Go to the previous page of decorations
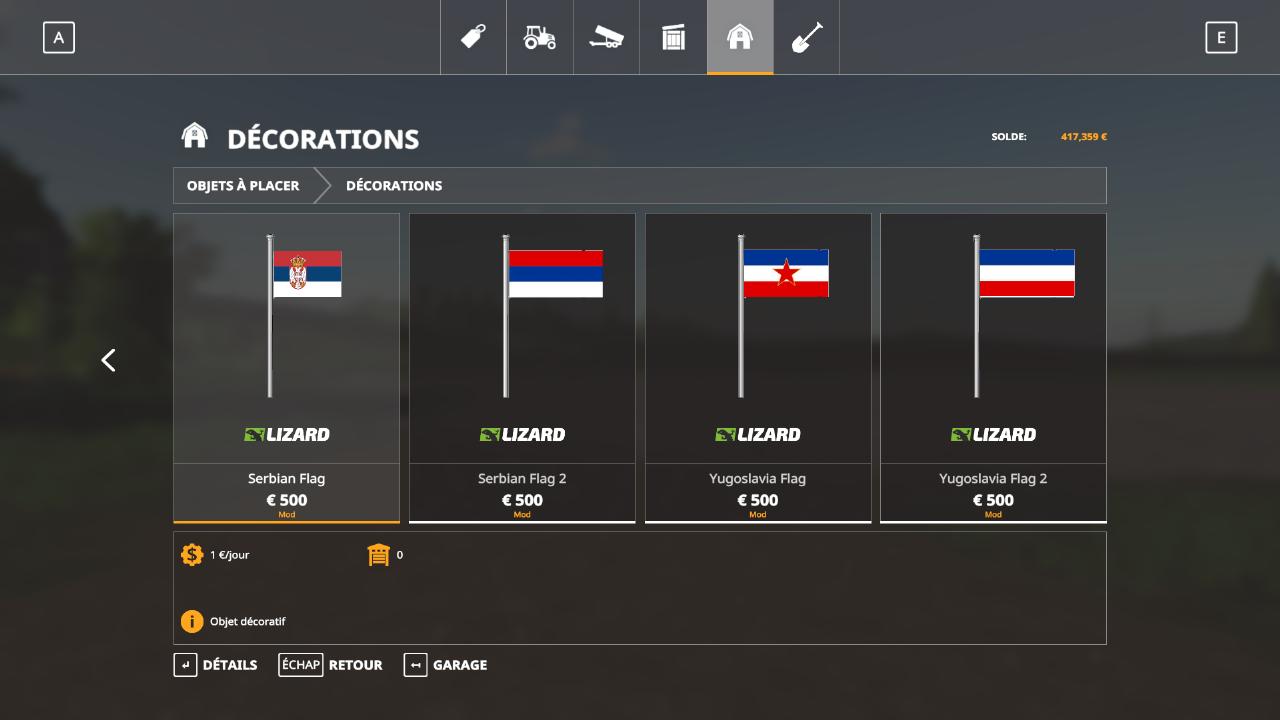The image size is (1280, 720). pyautogui.click(x=109, y=360)
